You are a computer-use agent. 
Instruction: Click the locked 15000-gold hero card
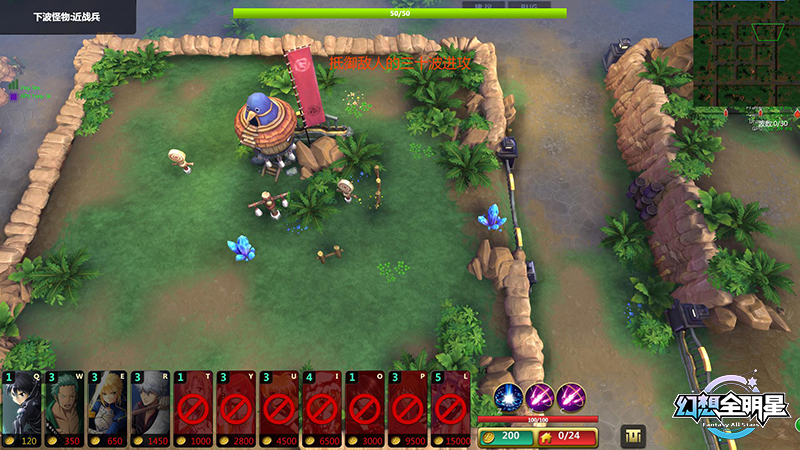450,410
